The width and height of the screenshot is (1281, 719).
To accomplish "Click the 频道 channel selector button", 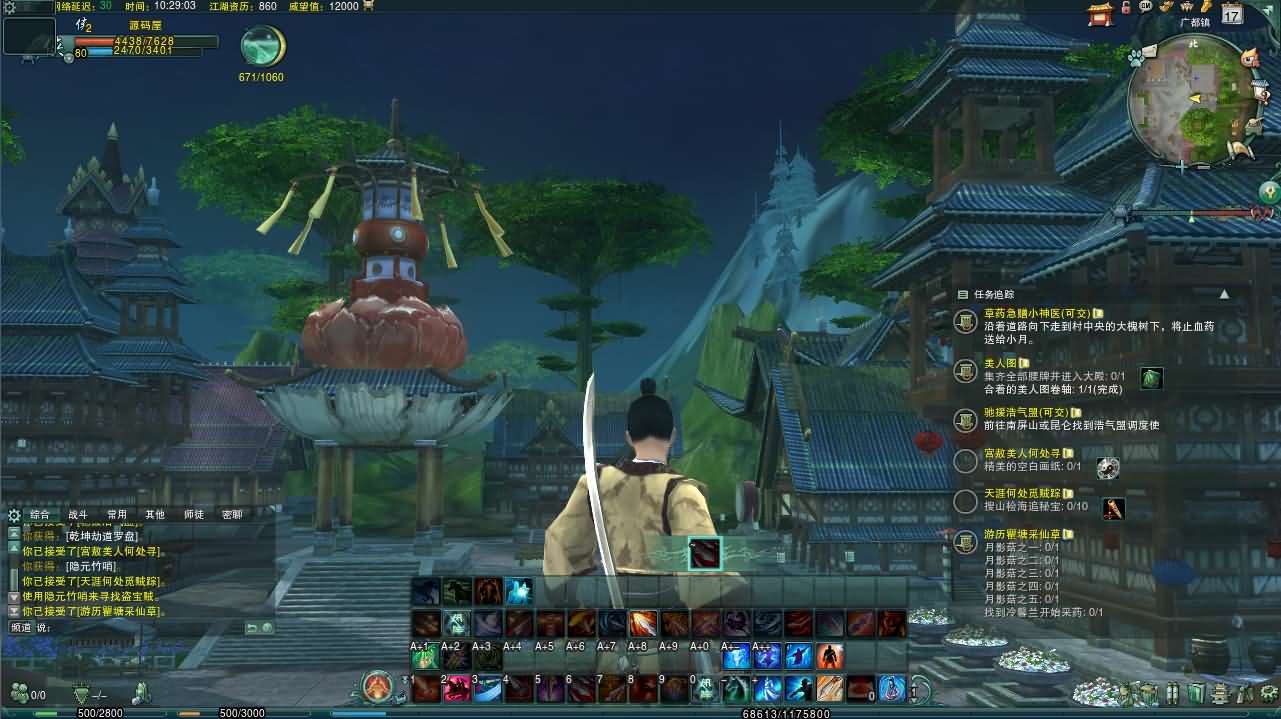I will (x=21, y=628).
